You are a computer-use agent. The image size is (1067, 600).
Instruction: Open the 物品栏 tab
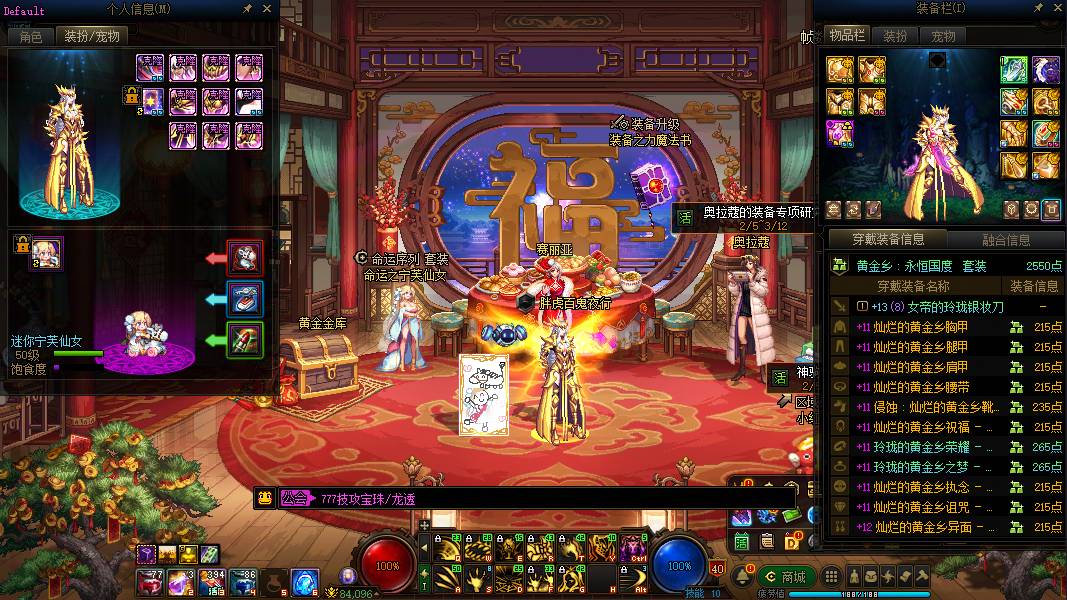click(847, 35)
